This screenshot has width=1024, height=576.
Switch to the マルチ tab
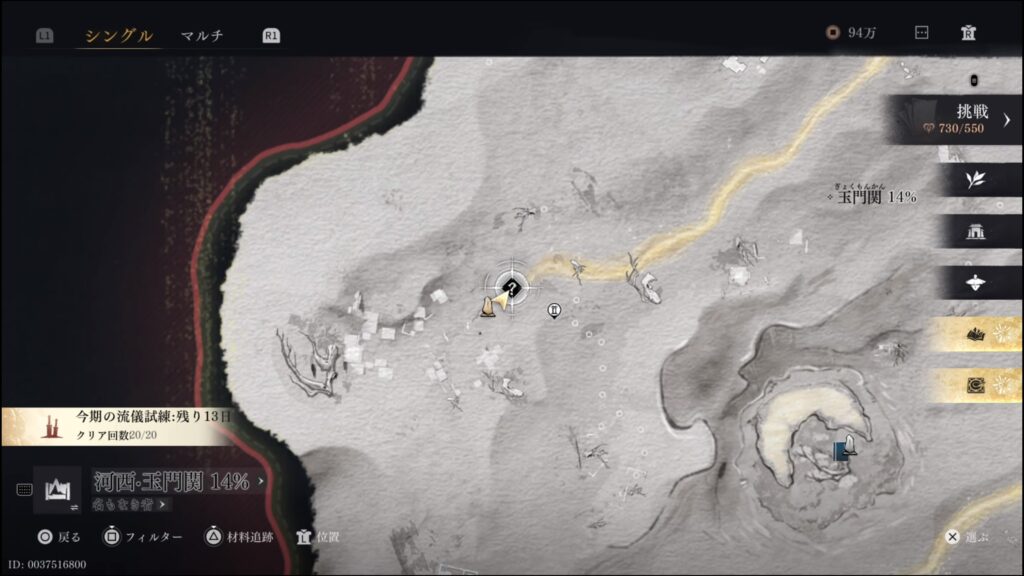pos(202,36)
